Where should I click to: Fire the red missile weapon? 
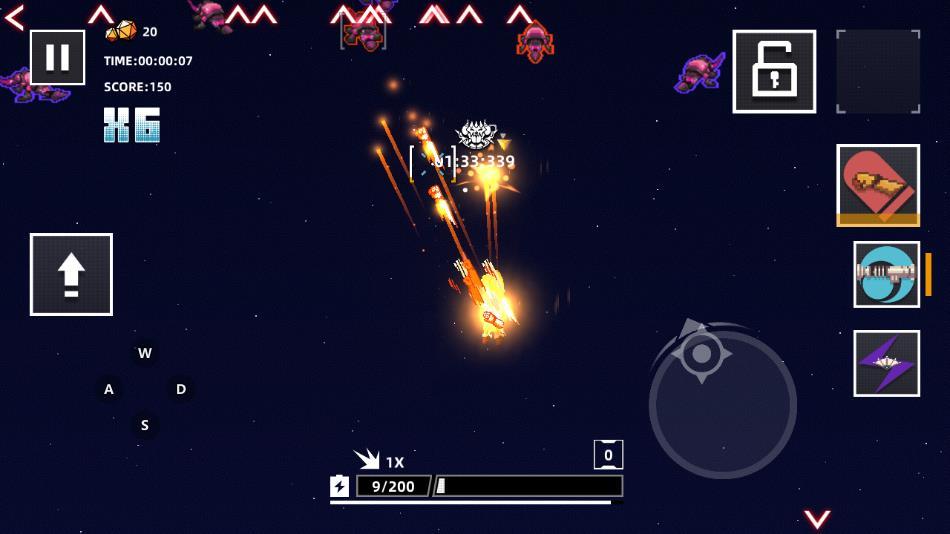(x=878, y=185)
